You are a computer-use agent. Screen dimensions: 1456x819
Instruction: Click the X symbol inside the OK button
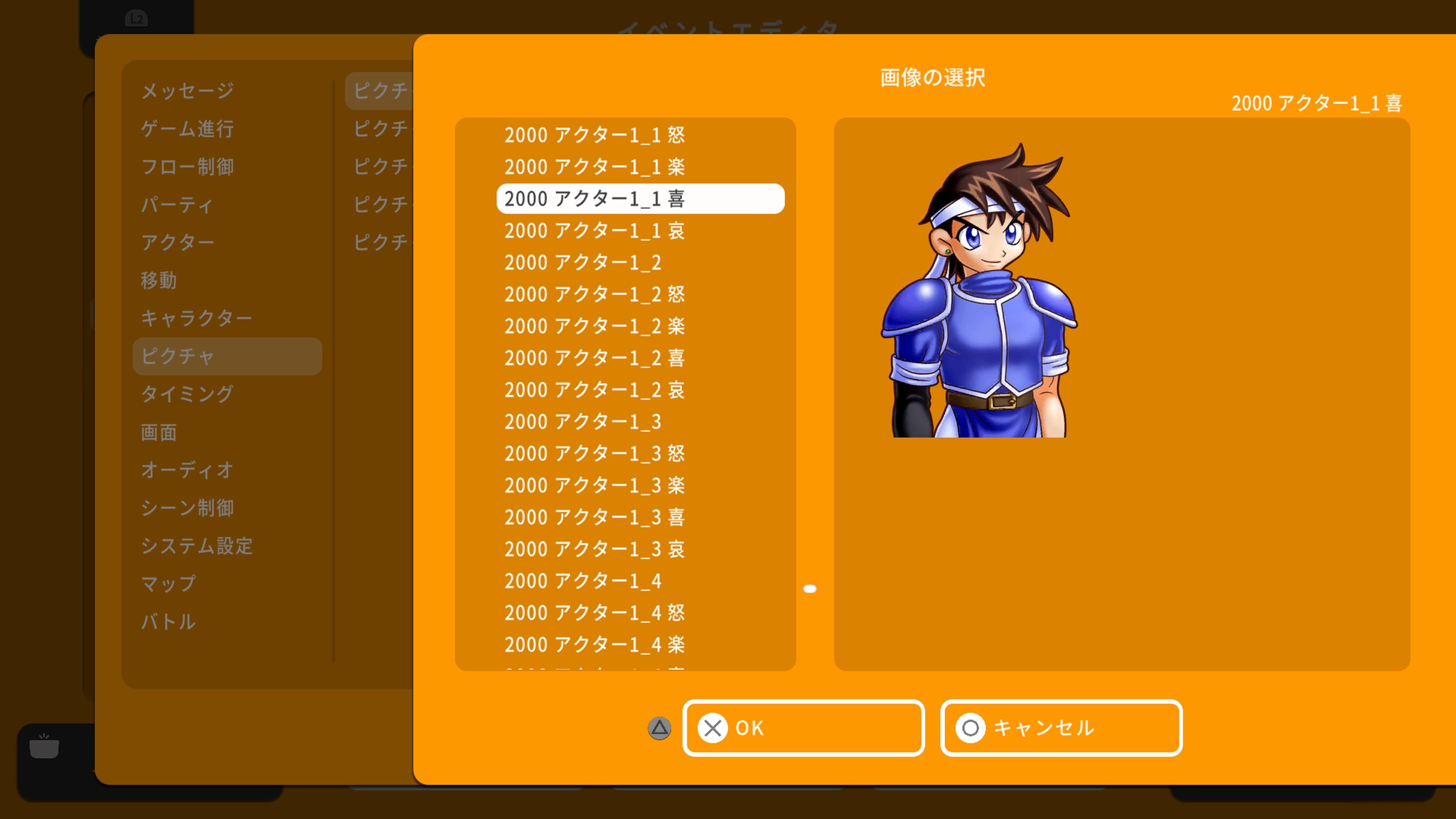click(713, 728)
